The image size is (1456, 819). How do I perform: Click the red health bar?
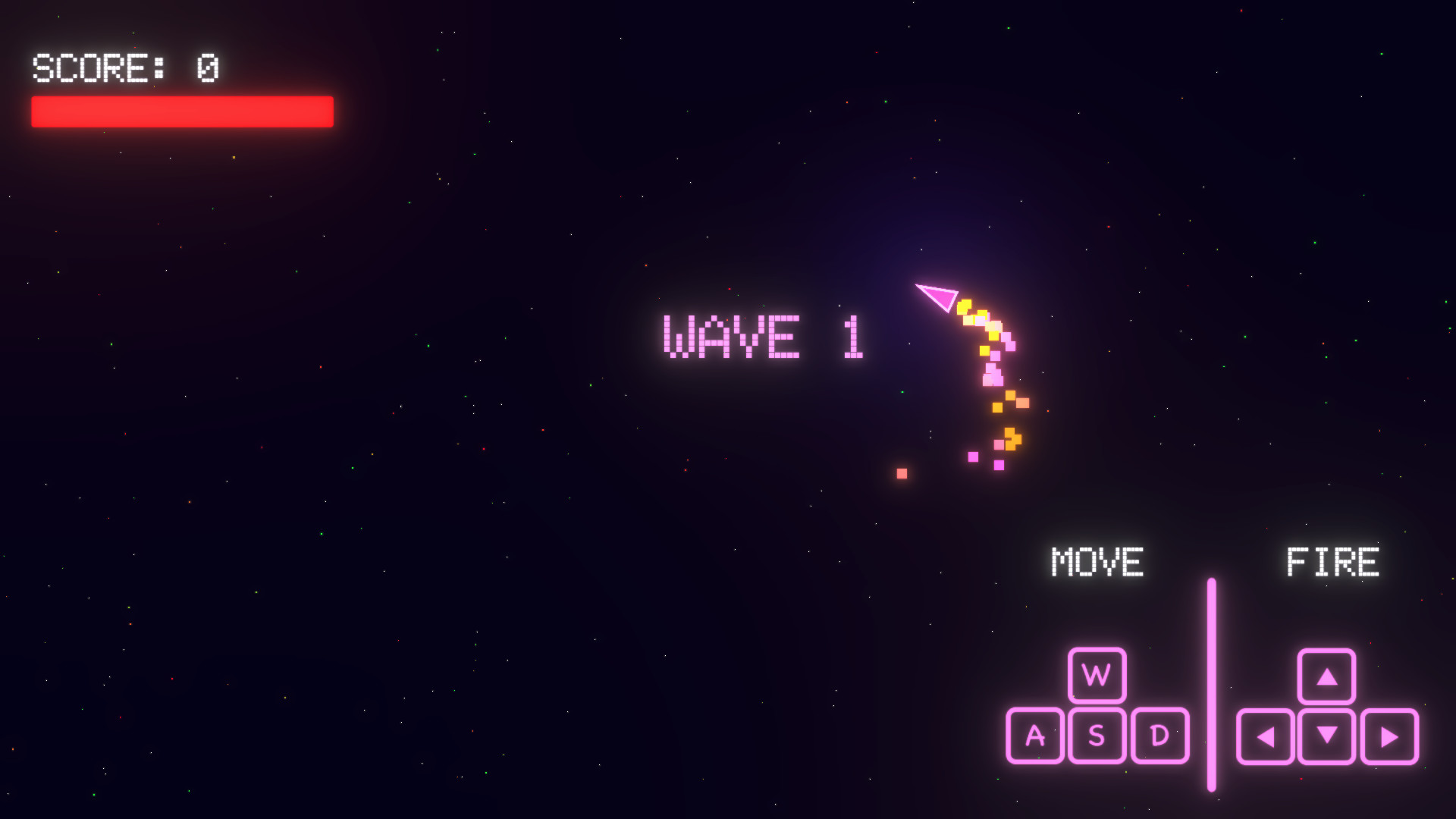click(x=180, y=111)
